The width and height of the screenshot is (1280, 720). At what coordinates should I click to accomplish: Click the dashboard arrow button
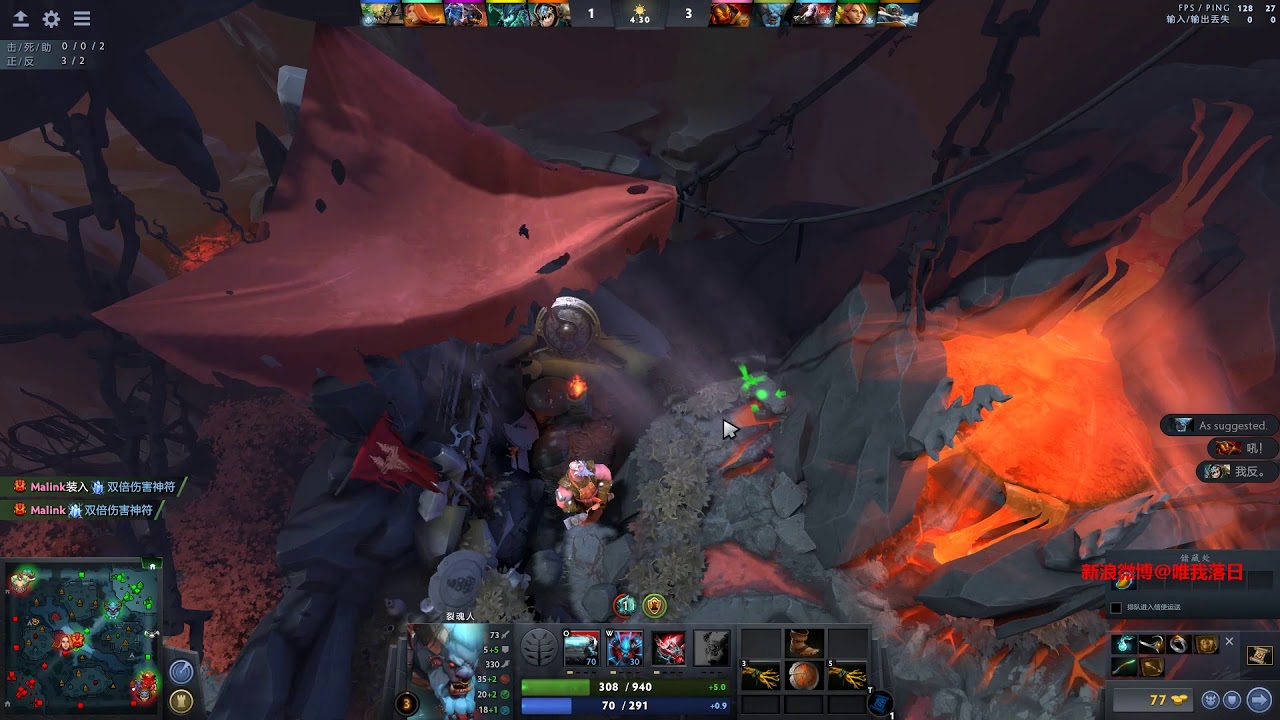(x=20, y=19)
